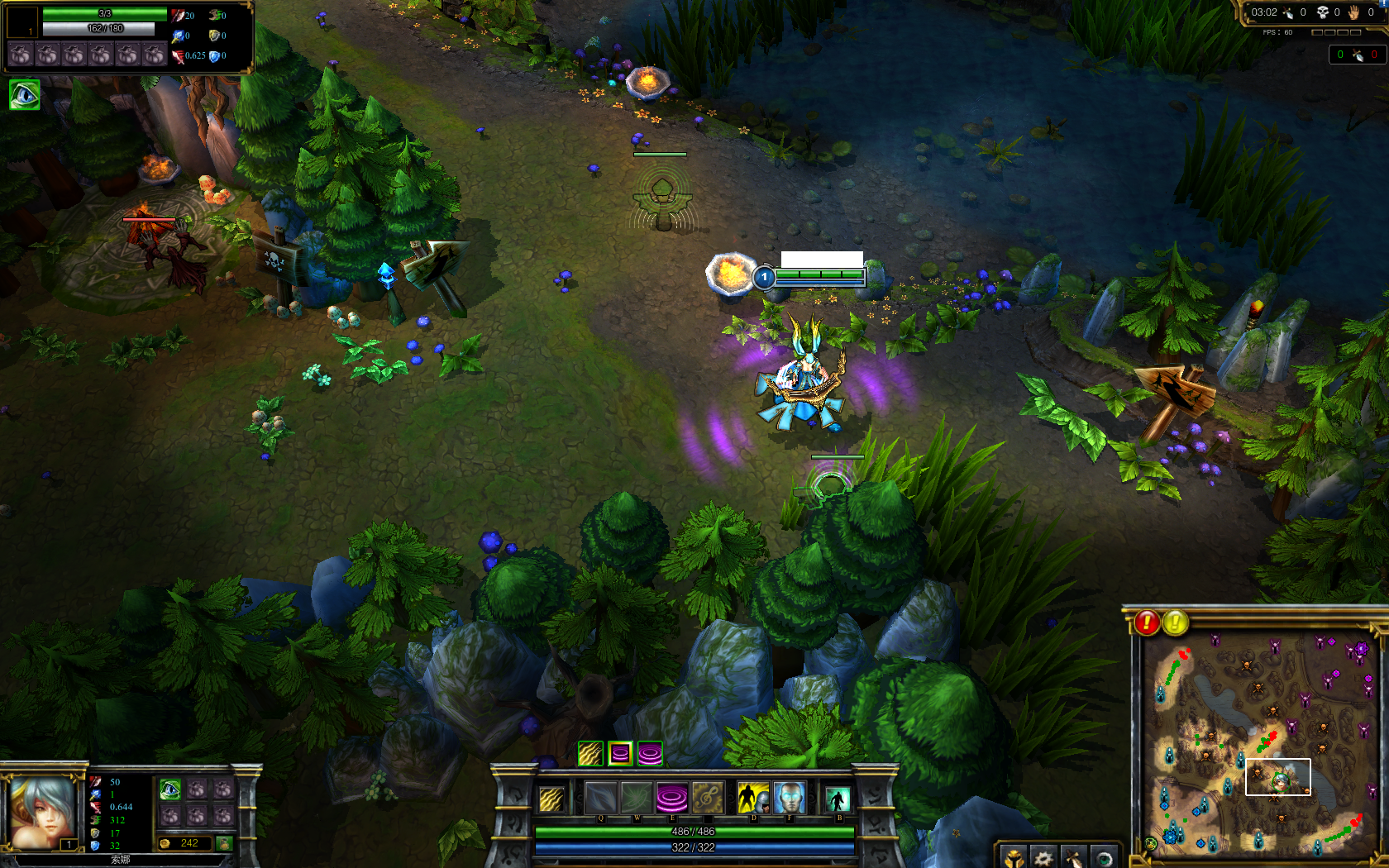Image resolution: width=1389 pixels, height=868 pixels.
Task: Toggle the eye button below the minimap
Action: [x=1104, y=857]
